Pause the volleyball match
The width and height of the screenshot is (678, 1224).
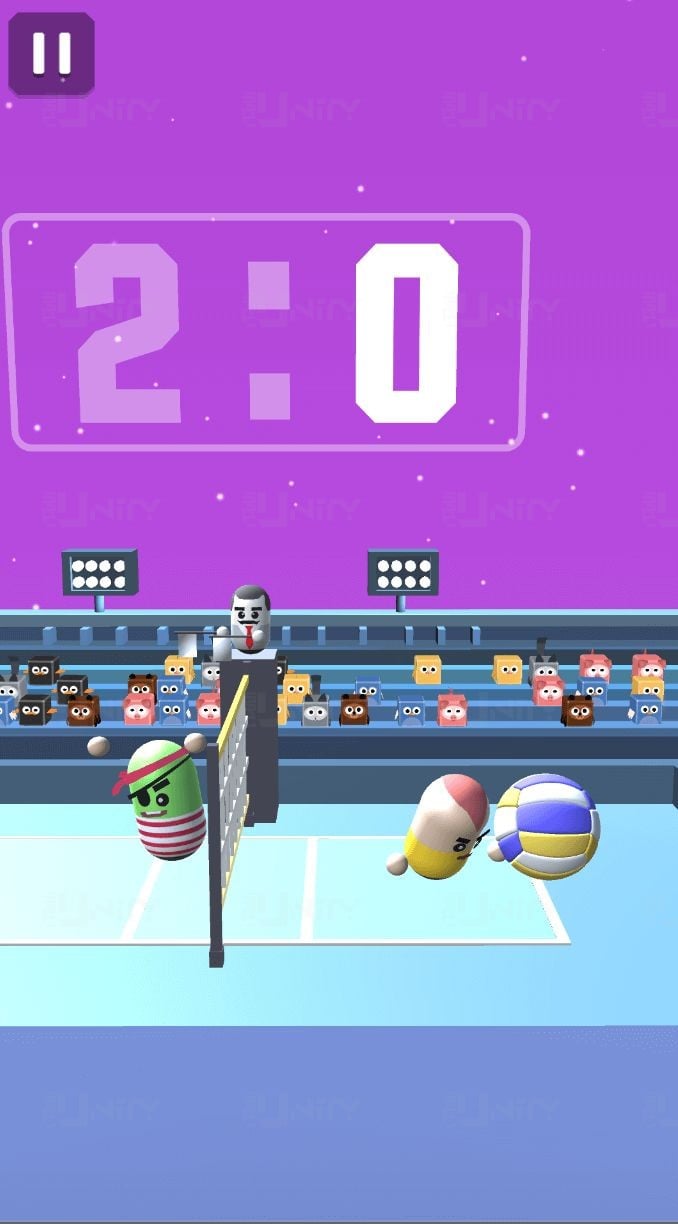click(51, 54)
